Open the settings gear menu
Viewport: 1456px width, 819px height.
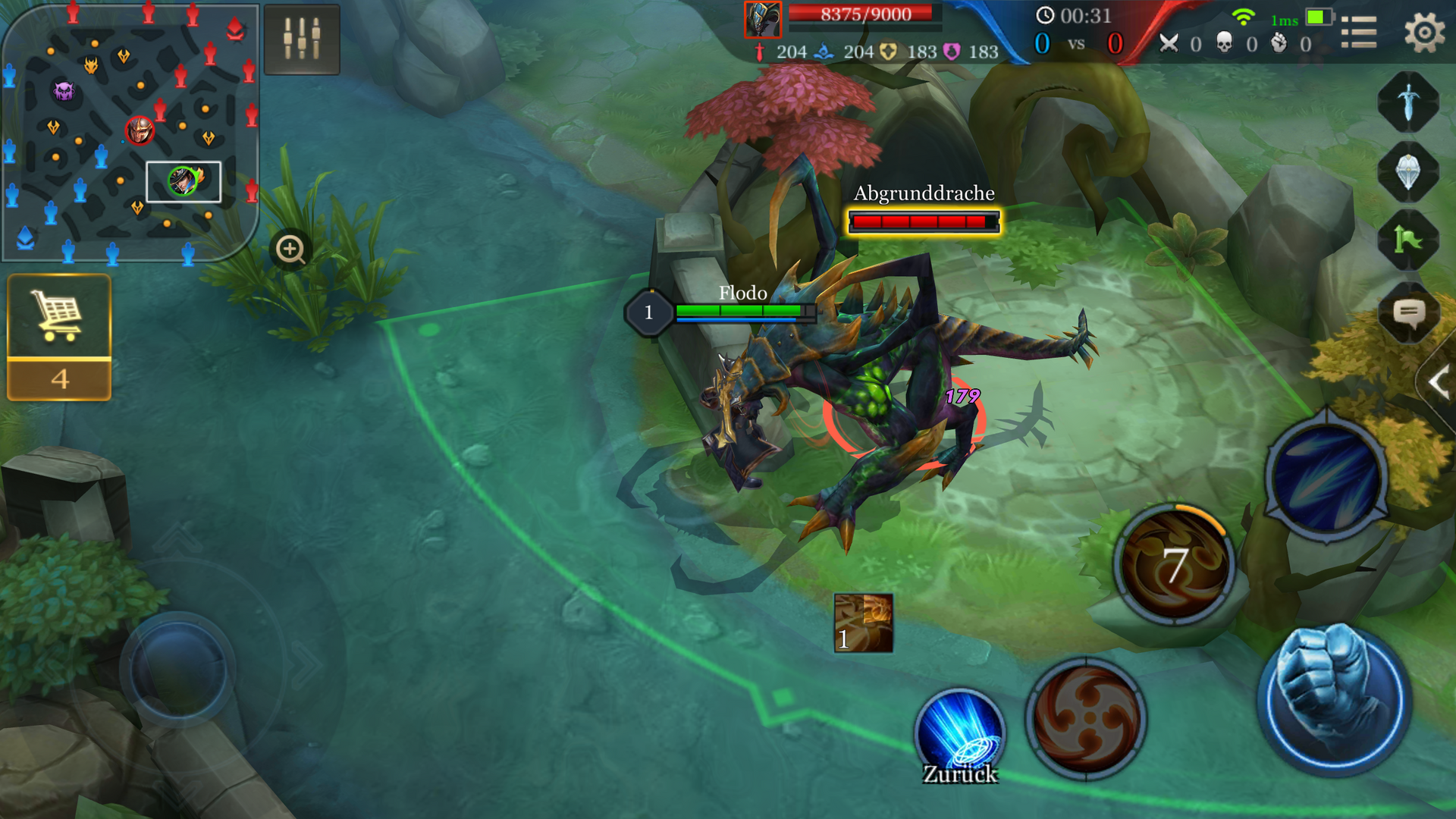click(1423, 33)
